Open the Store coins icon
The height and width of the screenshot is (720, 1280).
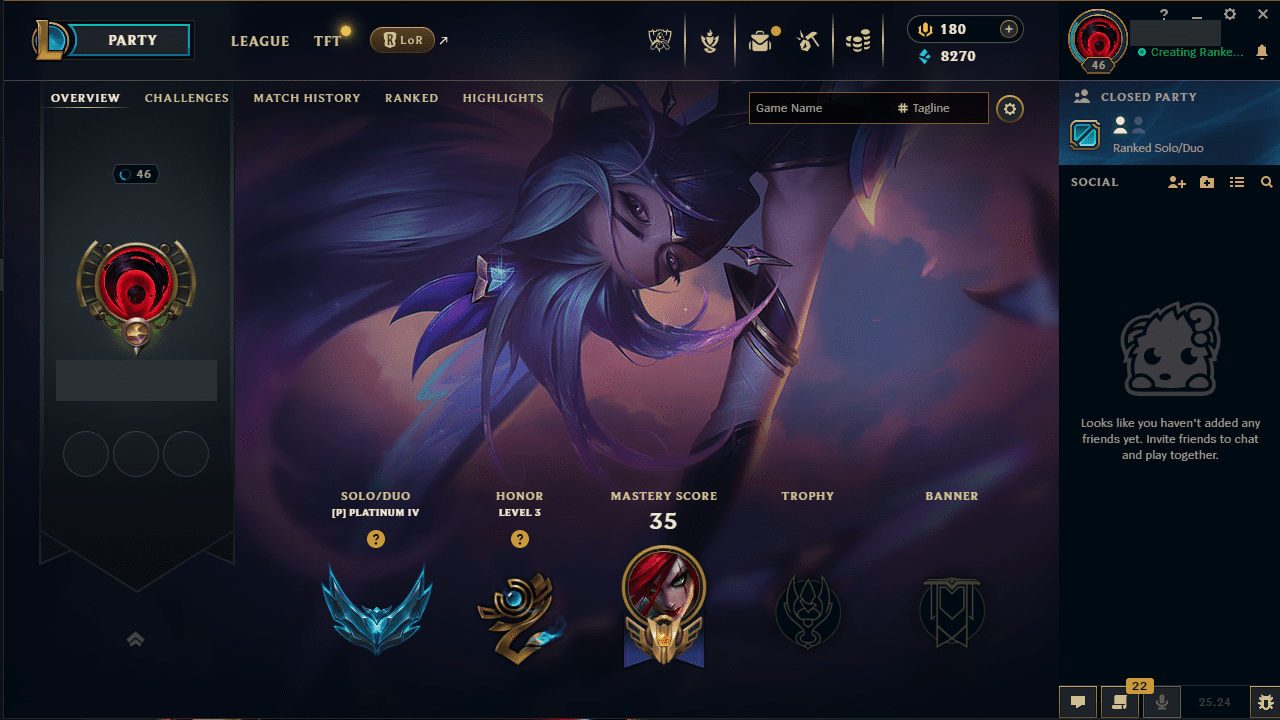click(x=856, y=40)
